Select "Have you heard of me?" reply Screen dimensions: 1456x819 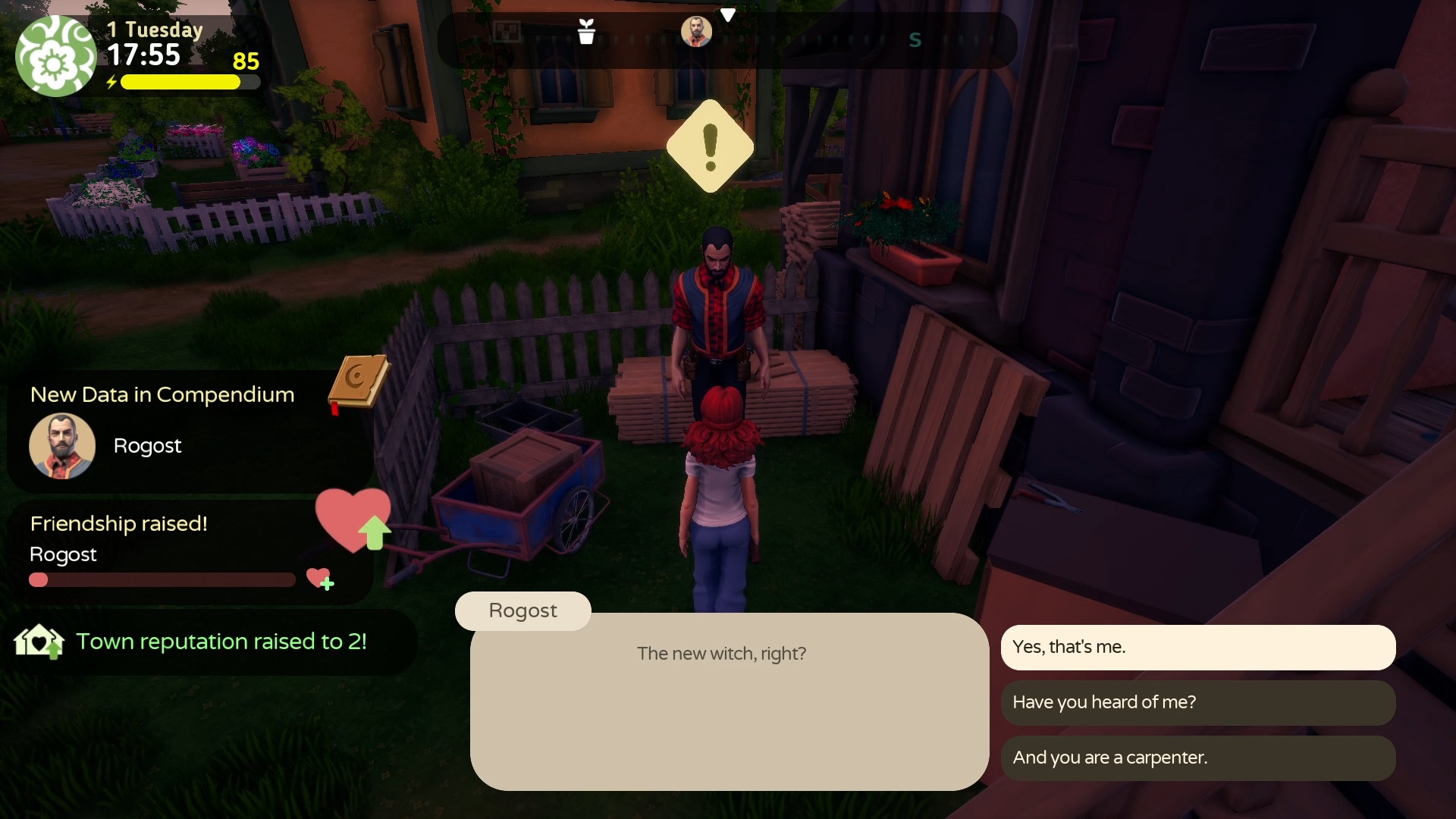[x=1197, y=702]
